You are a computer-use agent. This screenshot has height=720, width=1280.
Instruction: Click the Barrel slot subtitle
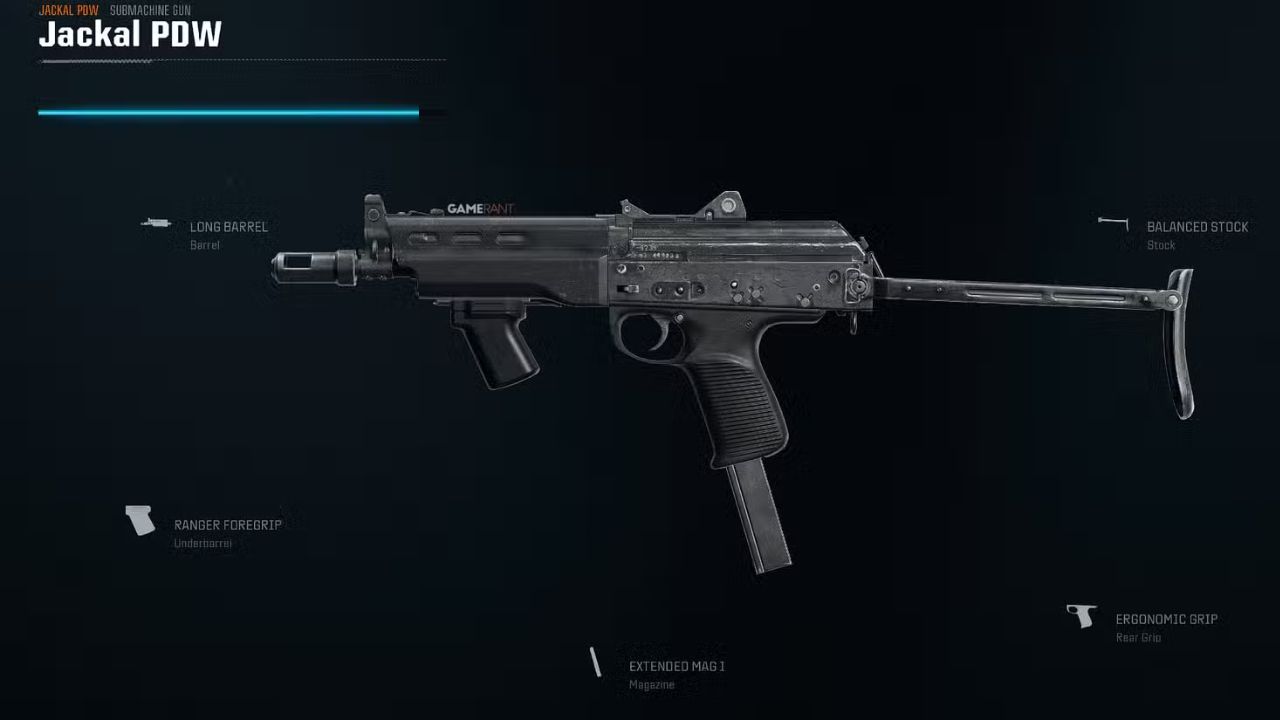click(204, 244)
